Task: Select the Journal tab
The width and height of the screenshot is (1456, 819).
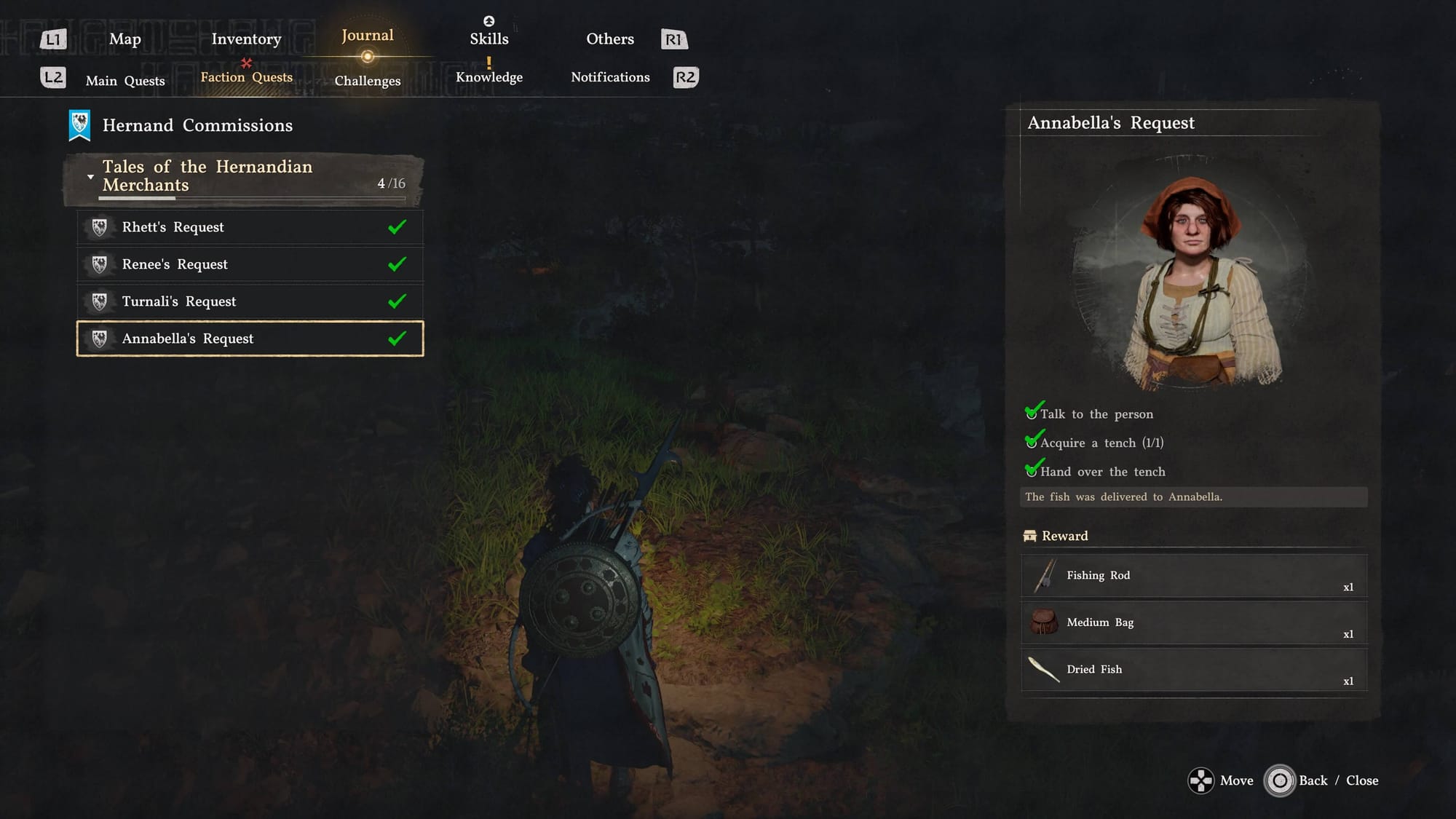Action: click(x=367, y=36)
